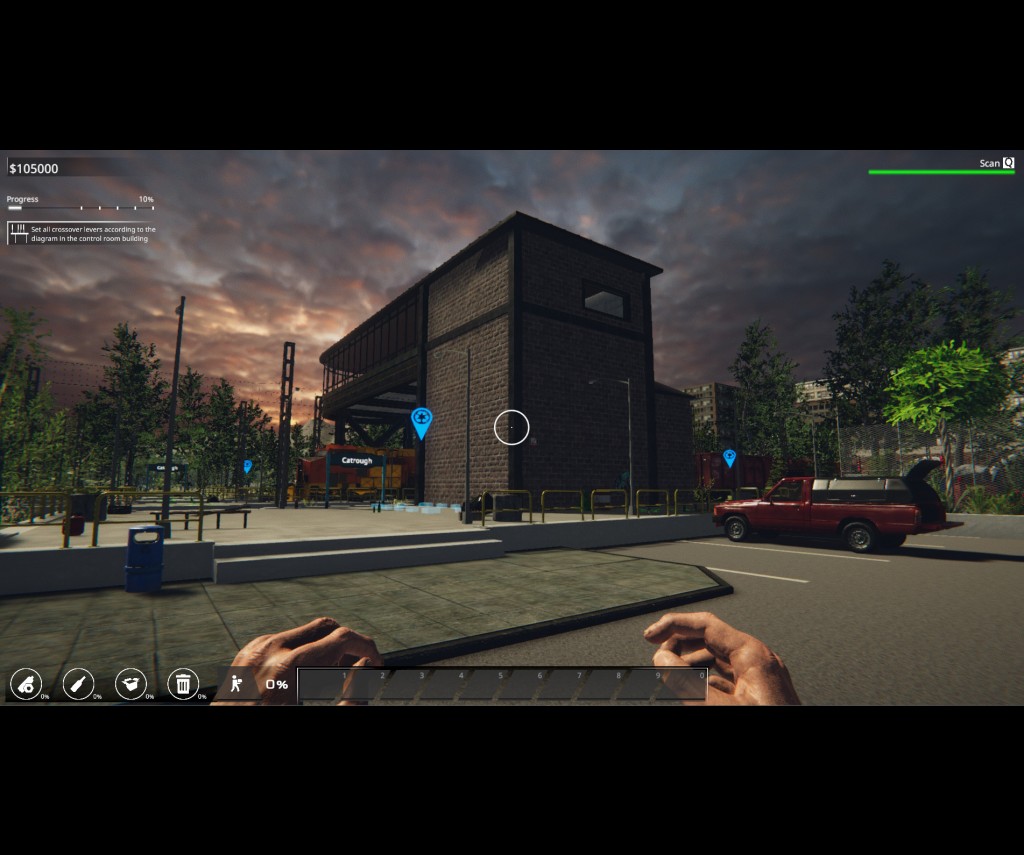Screen dimensions: 1024x855
Task: Select the glass bottle litter icon
Action: click(78, 684)
